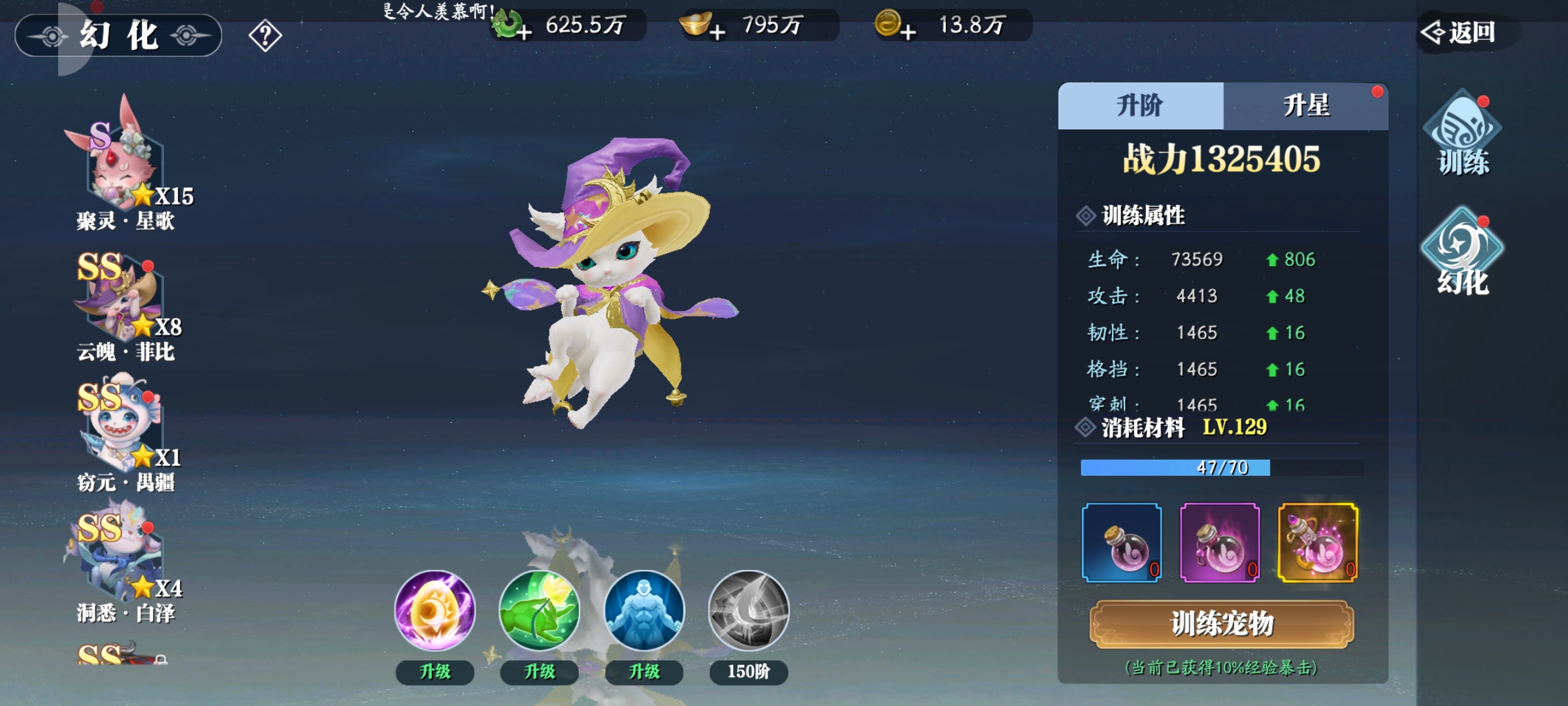Screen dimensions: 1568x706
Task: Open the 训练 side menu icon
Action: pos(1462,134)
